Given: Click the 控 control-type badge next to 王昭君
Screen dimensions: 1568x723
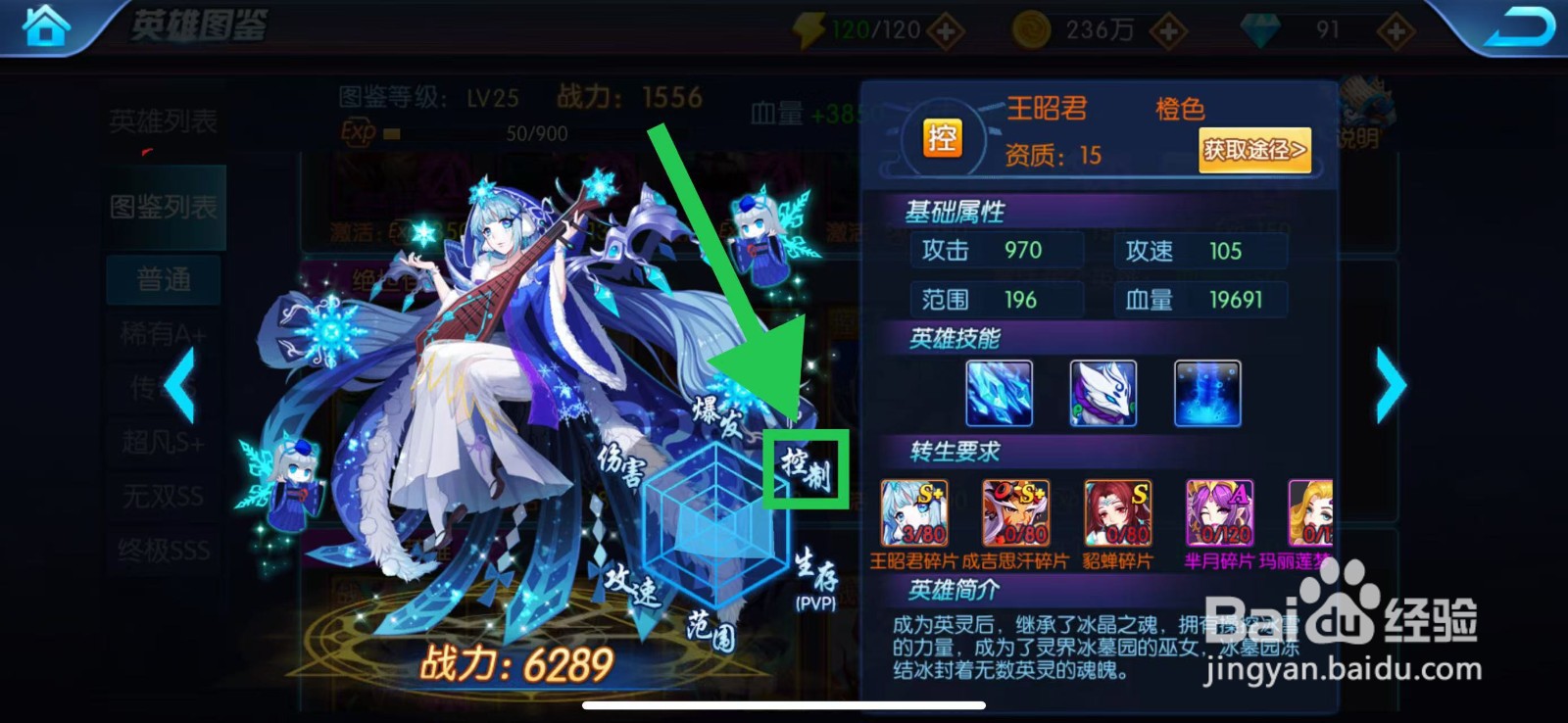Looking at the screenshot, I should (943, 138).
